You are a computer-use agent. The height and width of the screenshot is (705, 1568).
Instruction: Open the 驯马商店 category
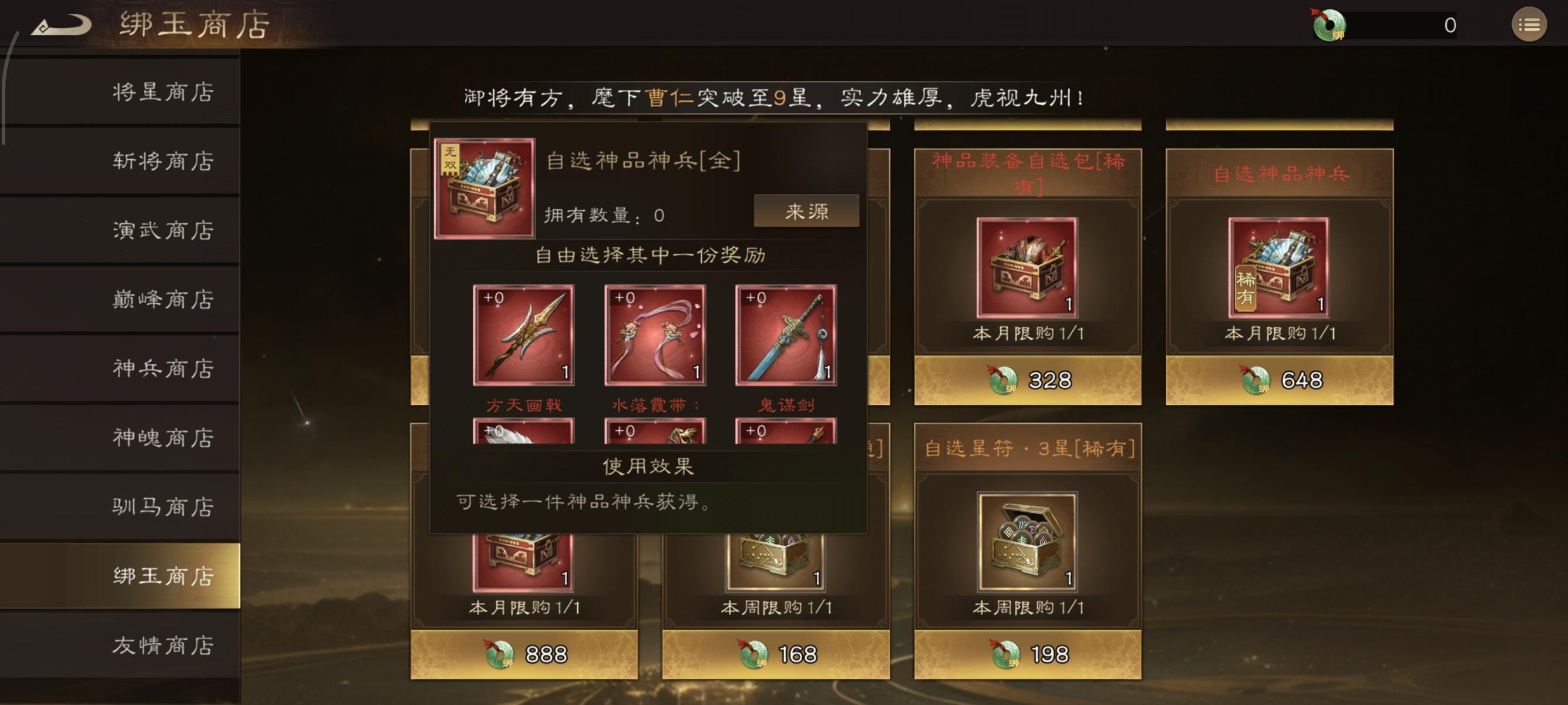click(x=161, y=506)
